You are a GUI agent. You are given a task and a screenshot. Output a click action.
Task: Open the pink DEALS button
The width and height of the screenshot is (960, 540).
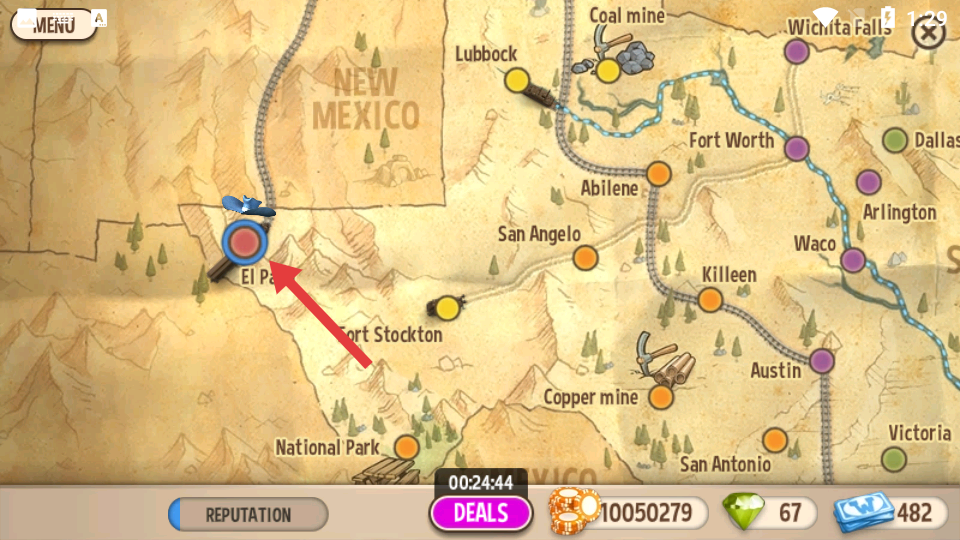pyautogui.click(x=481, y=513)
